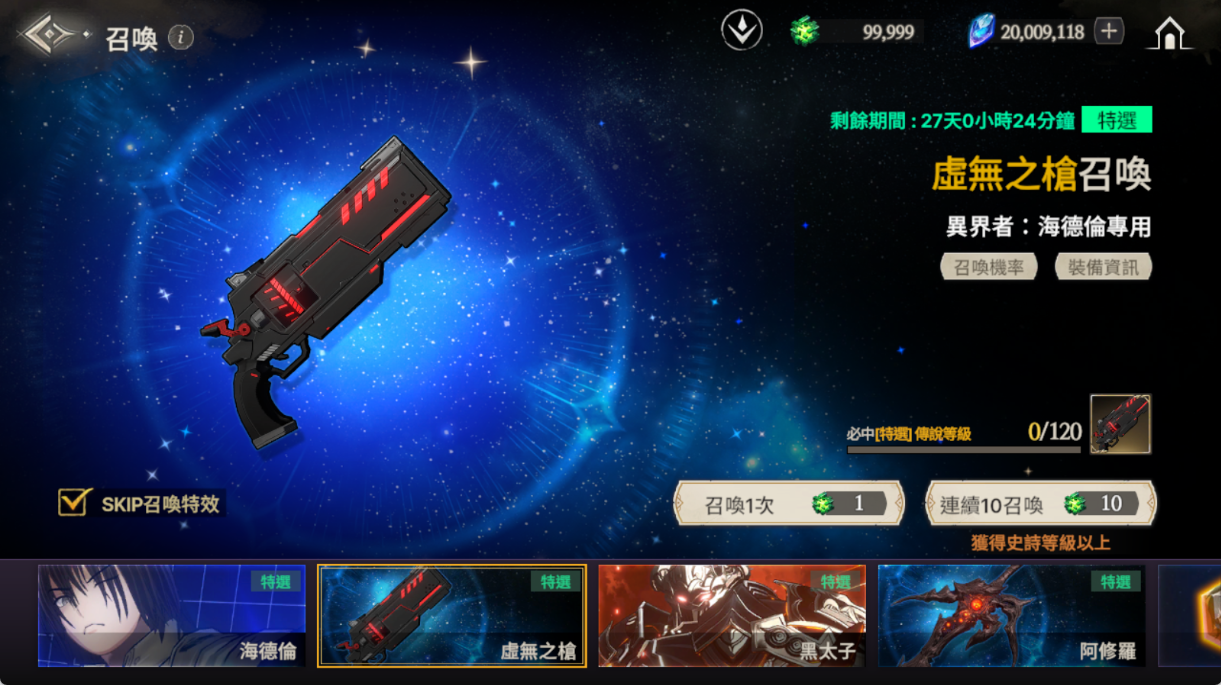Viewport: 1221px width, 685px height.
Task: Go back using the top-left arrow emblem
Action: (x=45, y=36)
